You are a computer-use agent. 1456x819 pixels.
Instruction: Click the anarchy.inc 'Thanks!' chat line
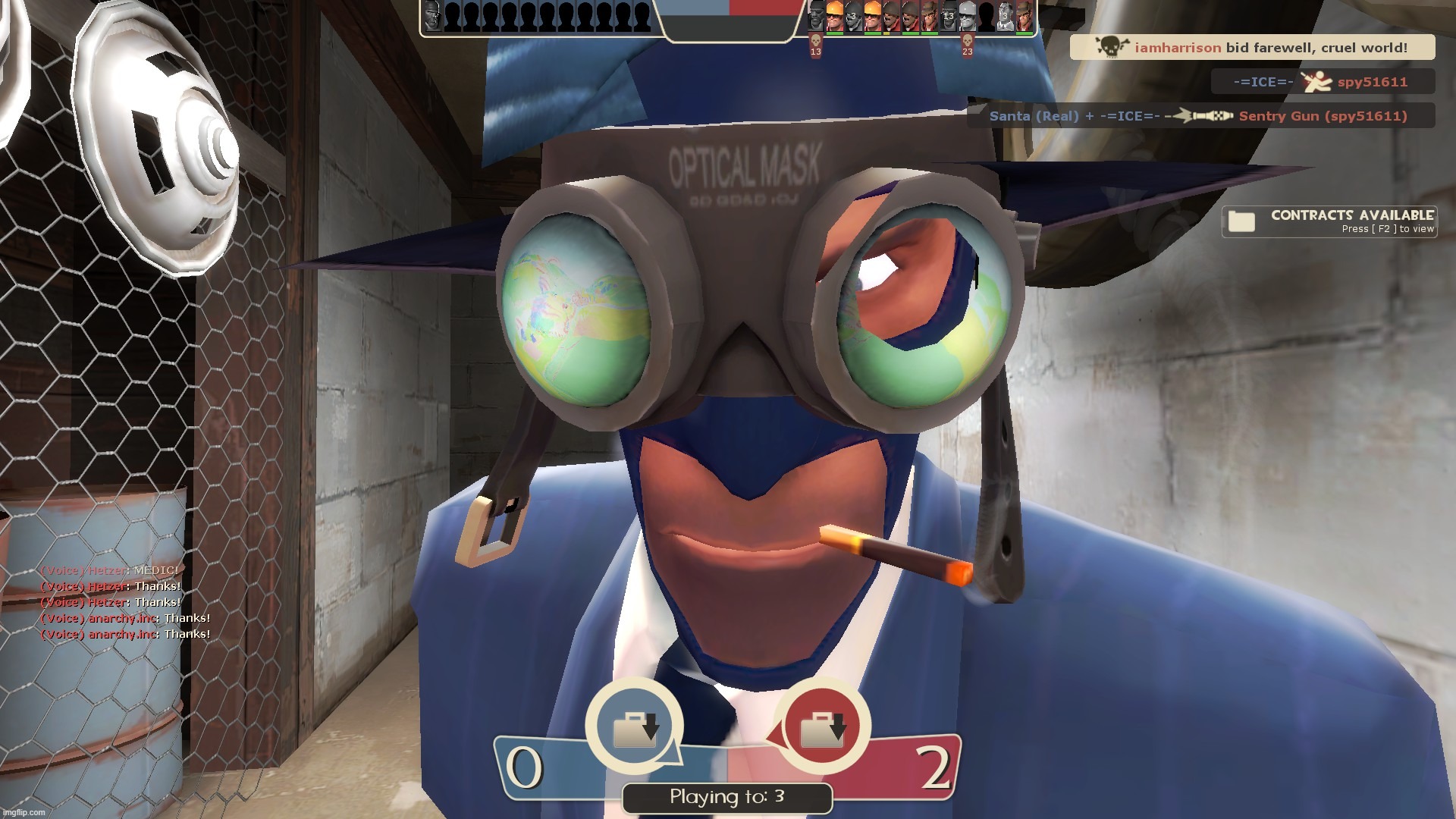pos(125,618)
